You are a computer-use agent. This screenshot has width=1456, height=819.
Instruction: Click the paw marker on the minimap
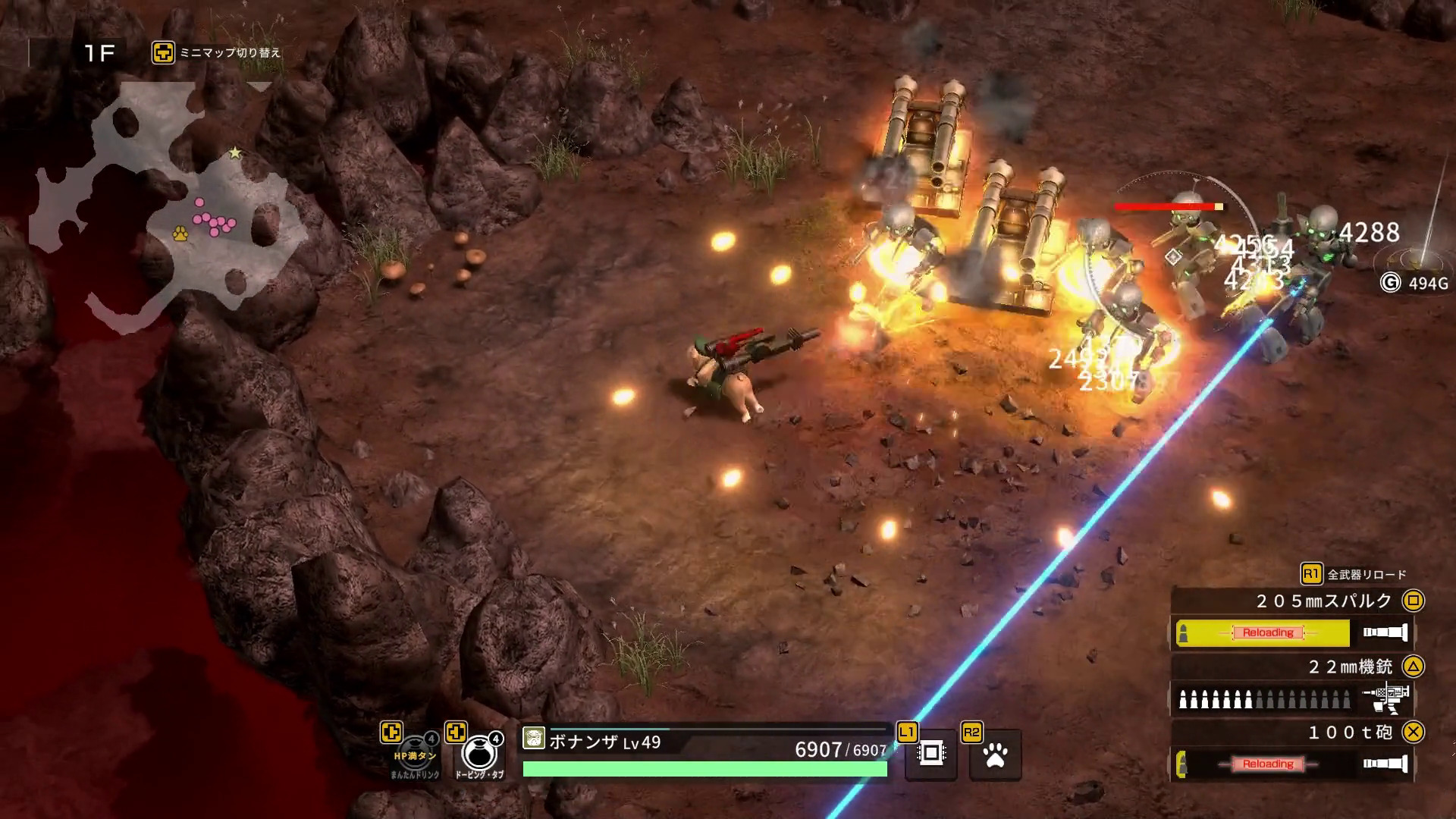tap(180, 234)
